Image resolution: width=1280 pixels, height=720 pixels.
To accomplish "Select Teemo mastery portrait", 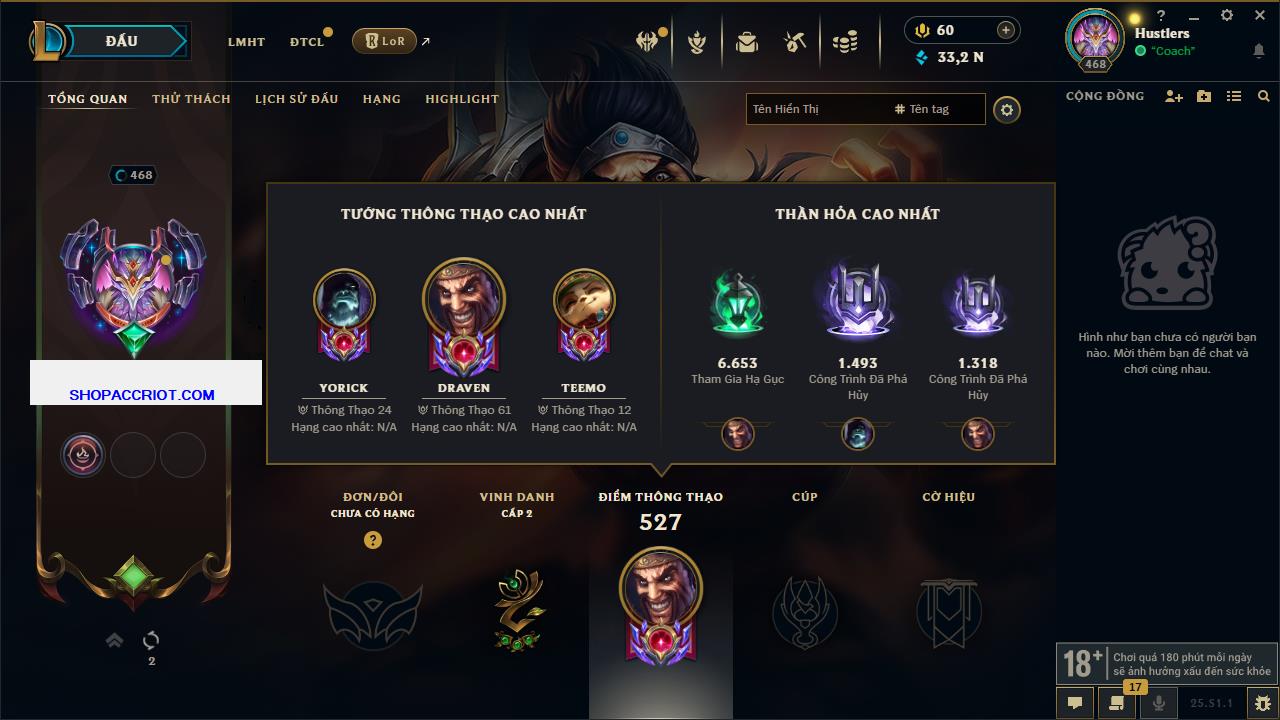I will pyautogui.click(x=583, y=300).
